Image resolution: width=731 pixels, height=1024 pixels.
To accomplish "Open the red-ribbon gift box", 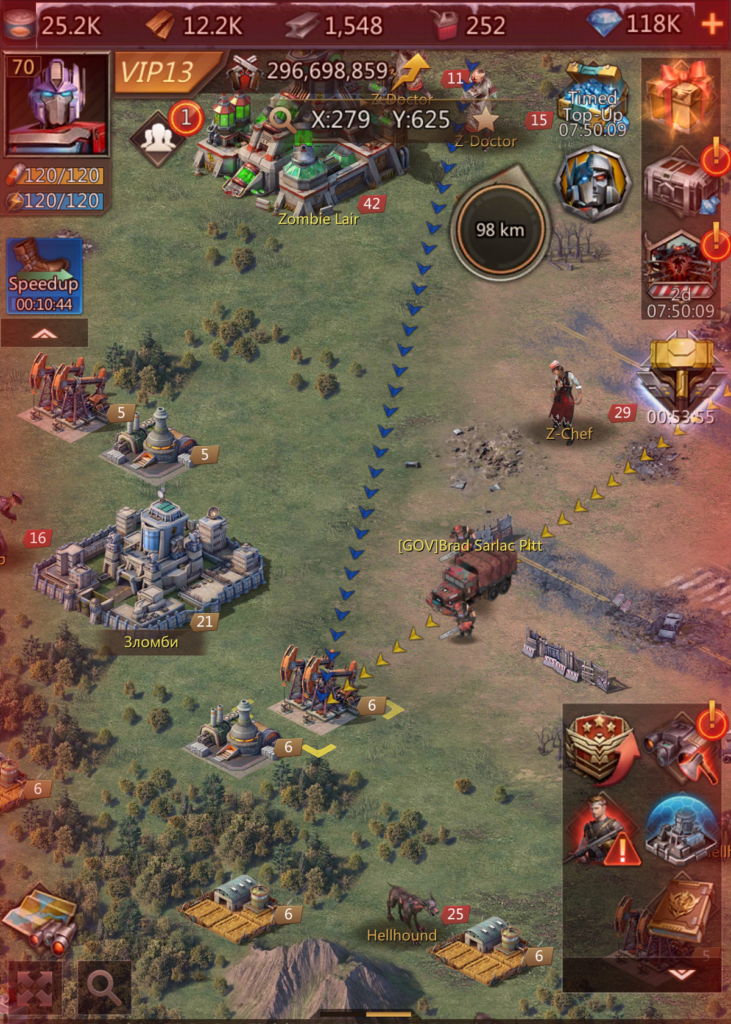I will click(x=679, y=96).
